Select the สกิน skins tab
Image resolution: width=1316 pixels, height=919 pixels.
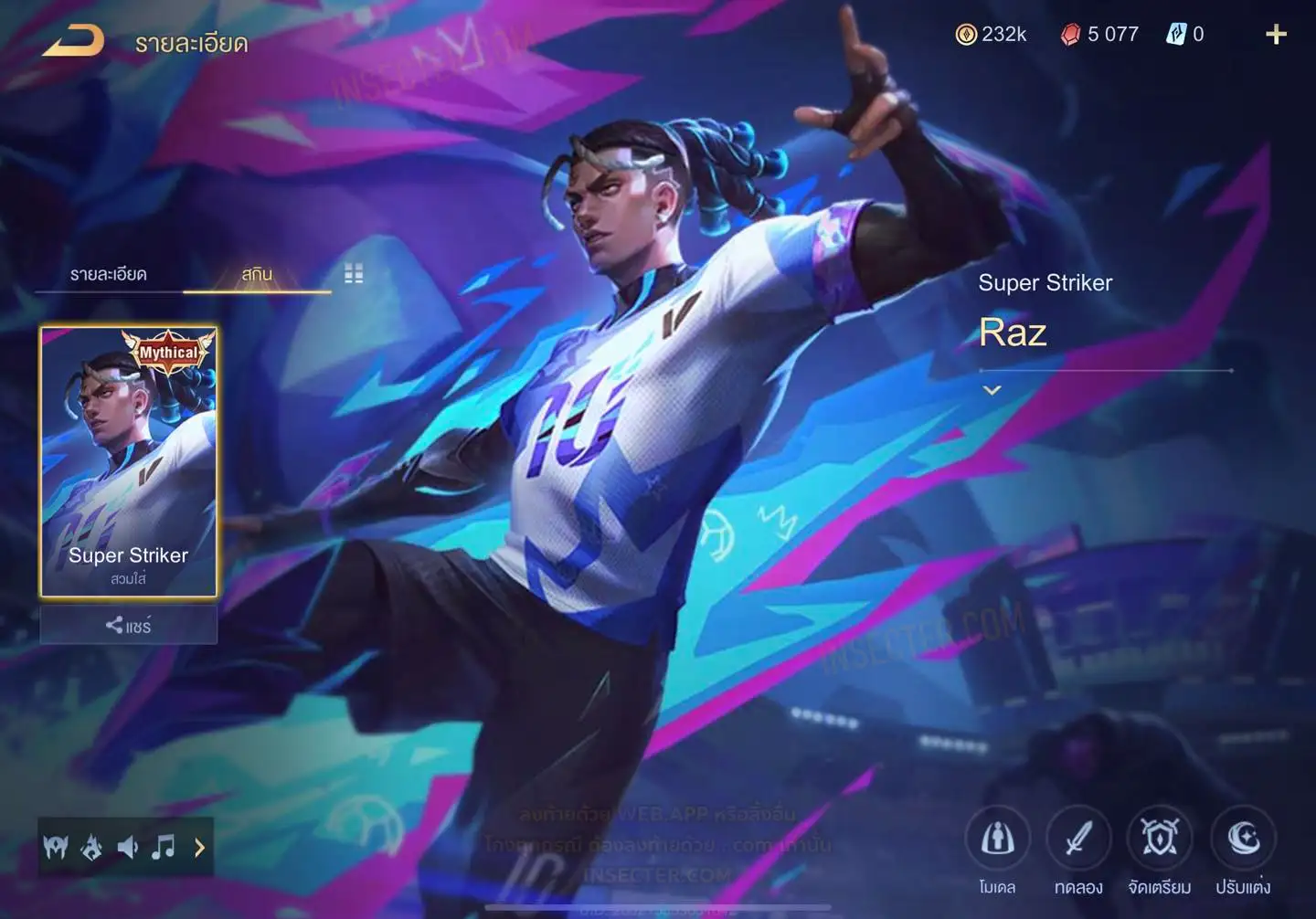click(x=257, y=274)
